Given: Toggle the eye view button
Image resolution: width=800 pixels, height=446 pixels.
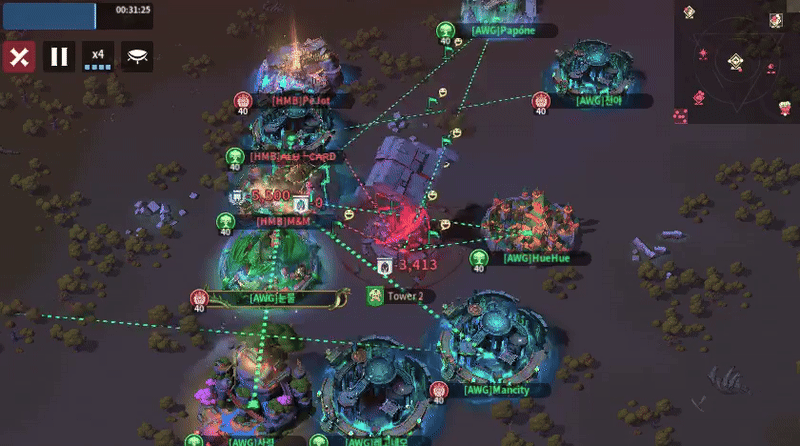Looking at the screenshot, I should pos(137,56).
